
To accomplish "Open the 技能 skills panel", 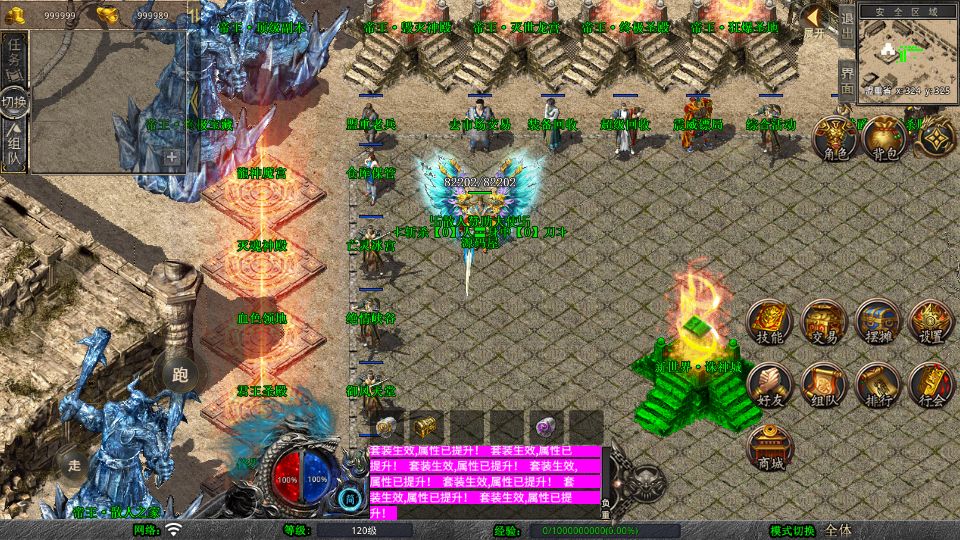I will point(770,323).
